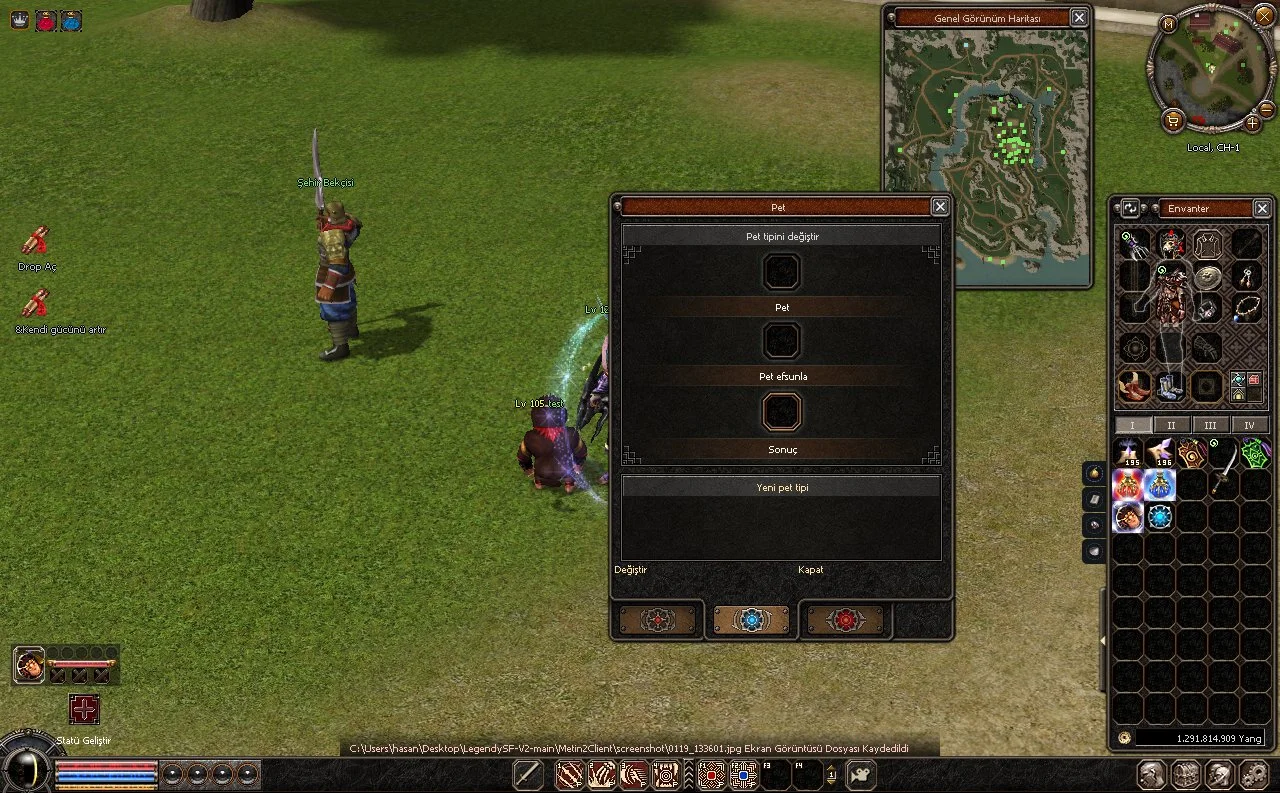Open settings with the gear icon
This screenshot has width=1280, height=793.
[x=1253, y=774]
